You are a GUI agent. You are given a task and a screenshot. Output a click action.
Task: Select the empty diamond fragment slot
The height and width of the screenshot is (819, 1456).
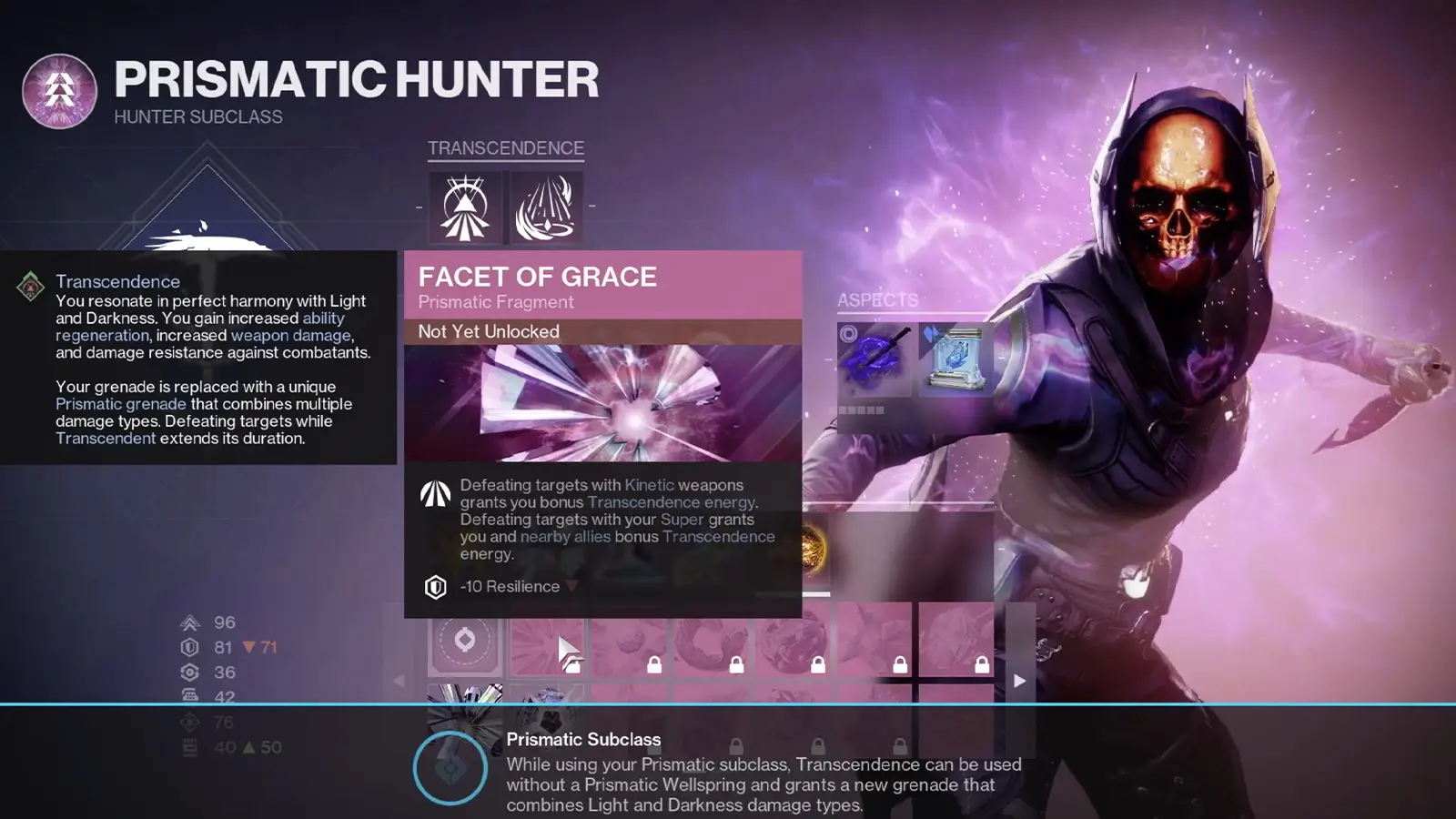(x=466, y=642)
